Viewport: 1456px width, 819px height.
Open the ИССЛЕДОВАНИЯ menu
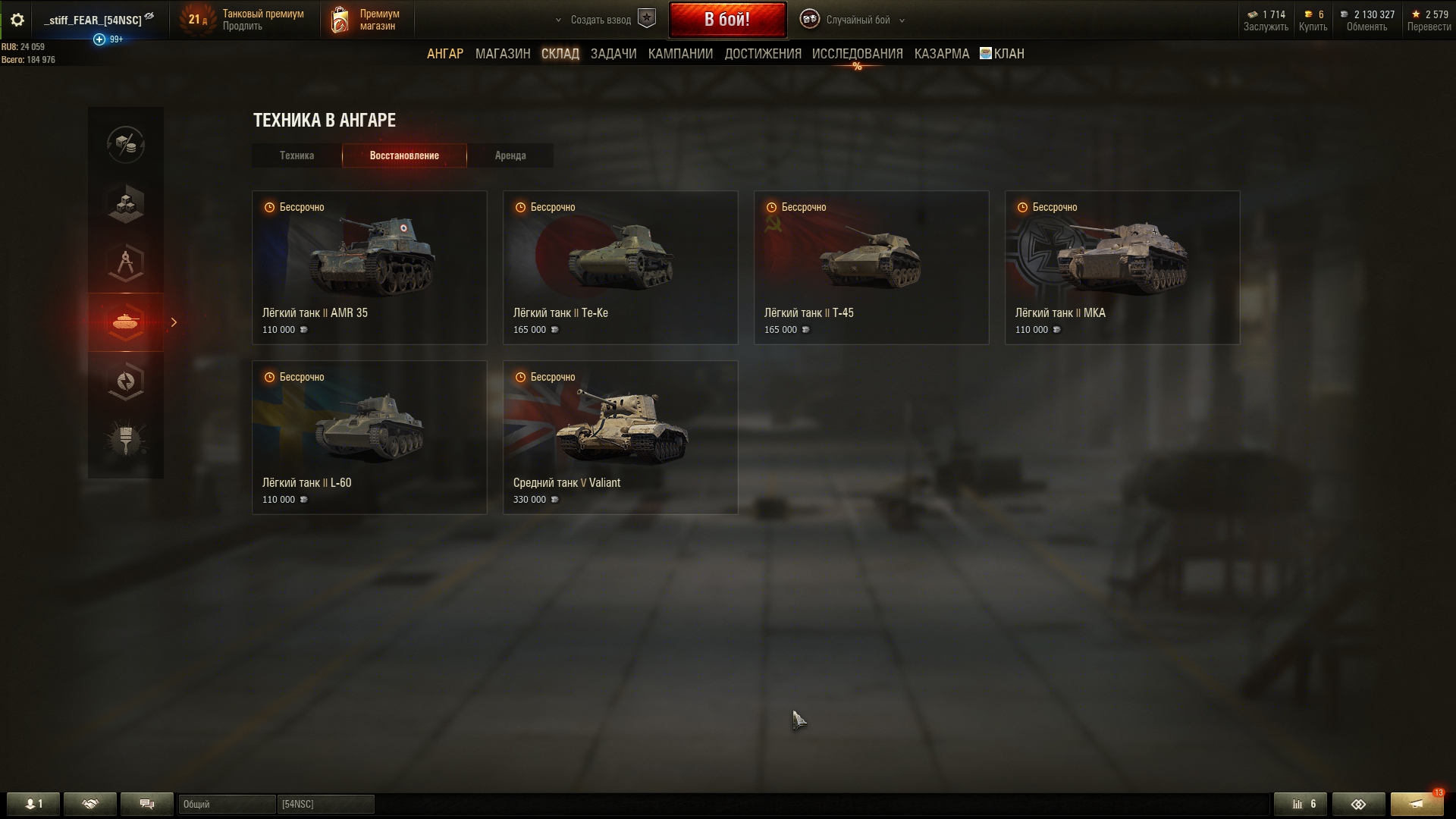pos(857,54)
